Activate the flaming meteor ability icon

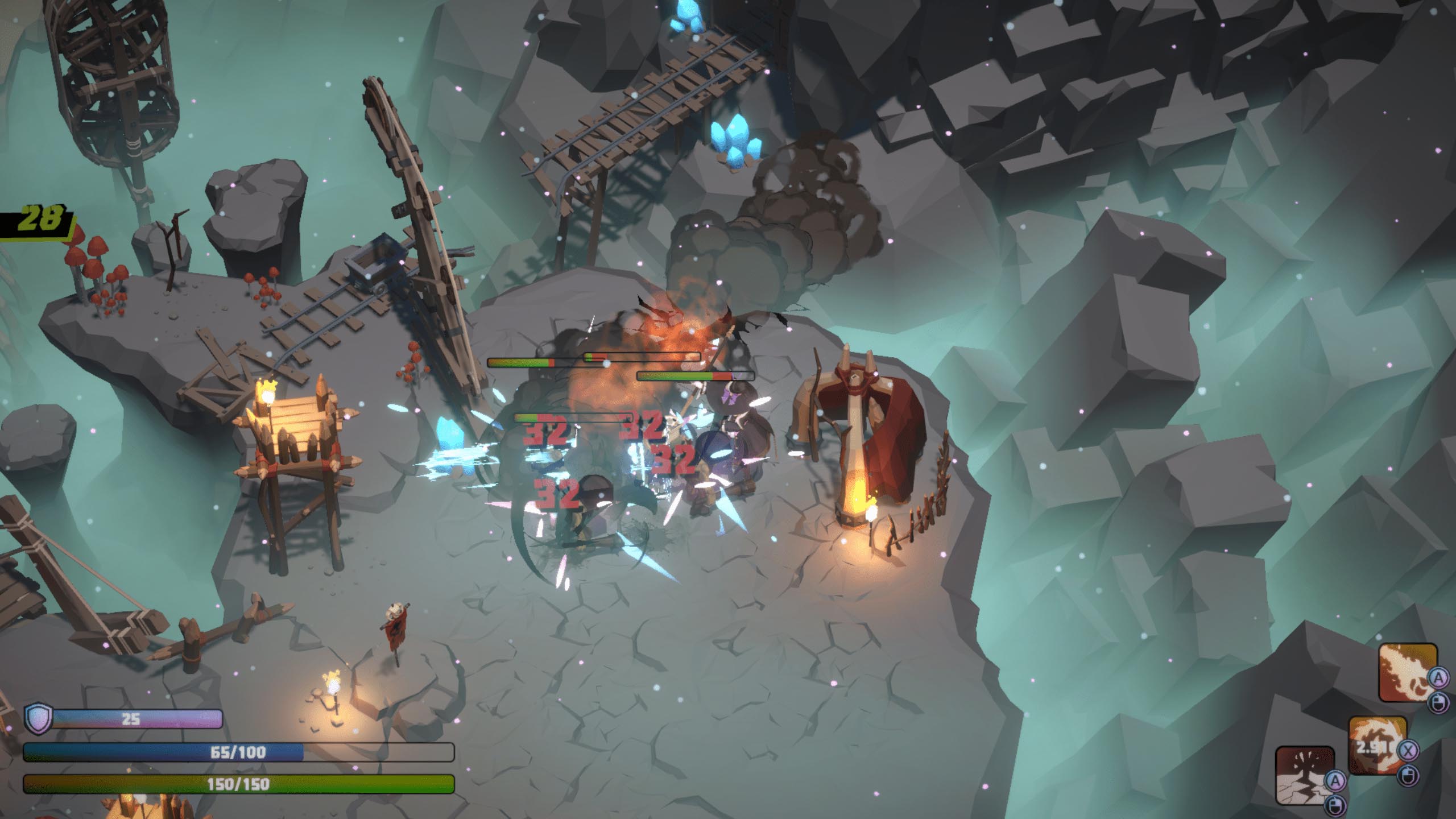[1408, 672]
